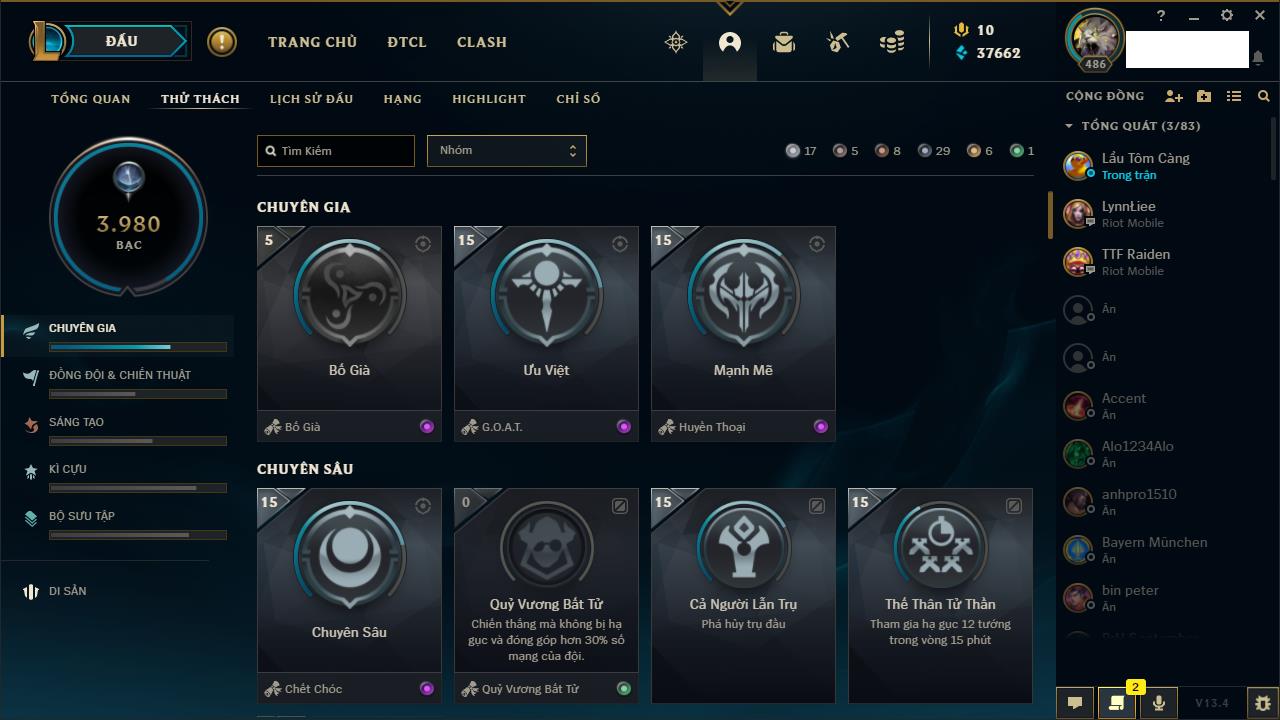Choose the SÁNG TẠO challenge category
This screenshot has width=1280, height=720.
(x=76, y=422)
